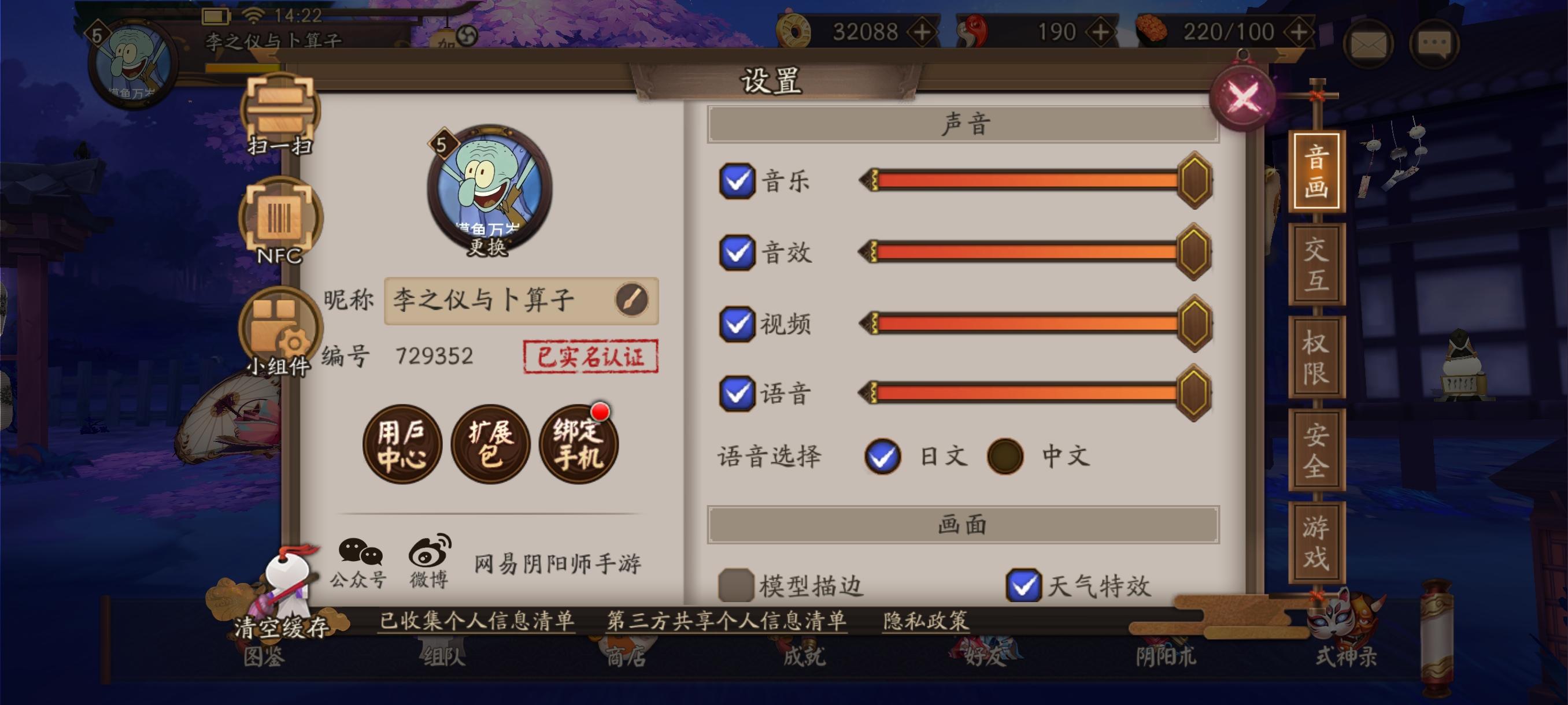
Task: Disable the 音乐 music checkbox
Action: pyautogui.click(x=737, y=180)
